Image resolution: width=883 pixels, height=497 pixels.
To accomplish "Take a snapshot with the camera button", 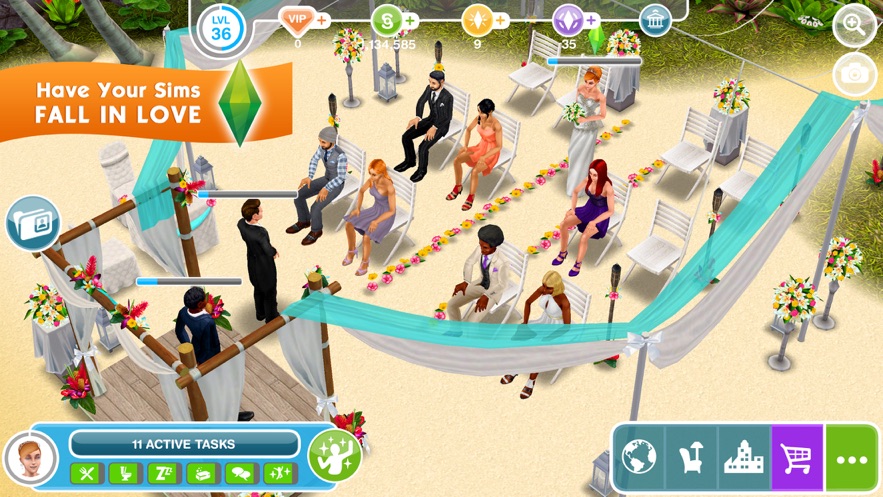I will tap(854, 74).
